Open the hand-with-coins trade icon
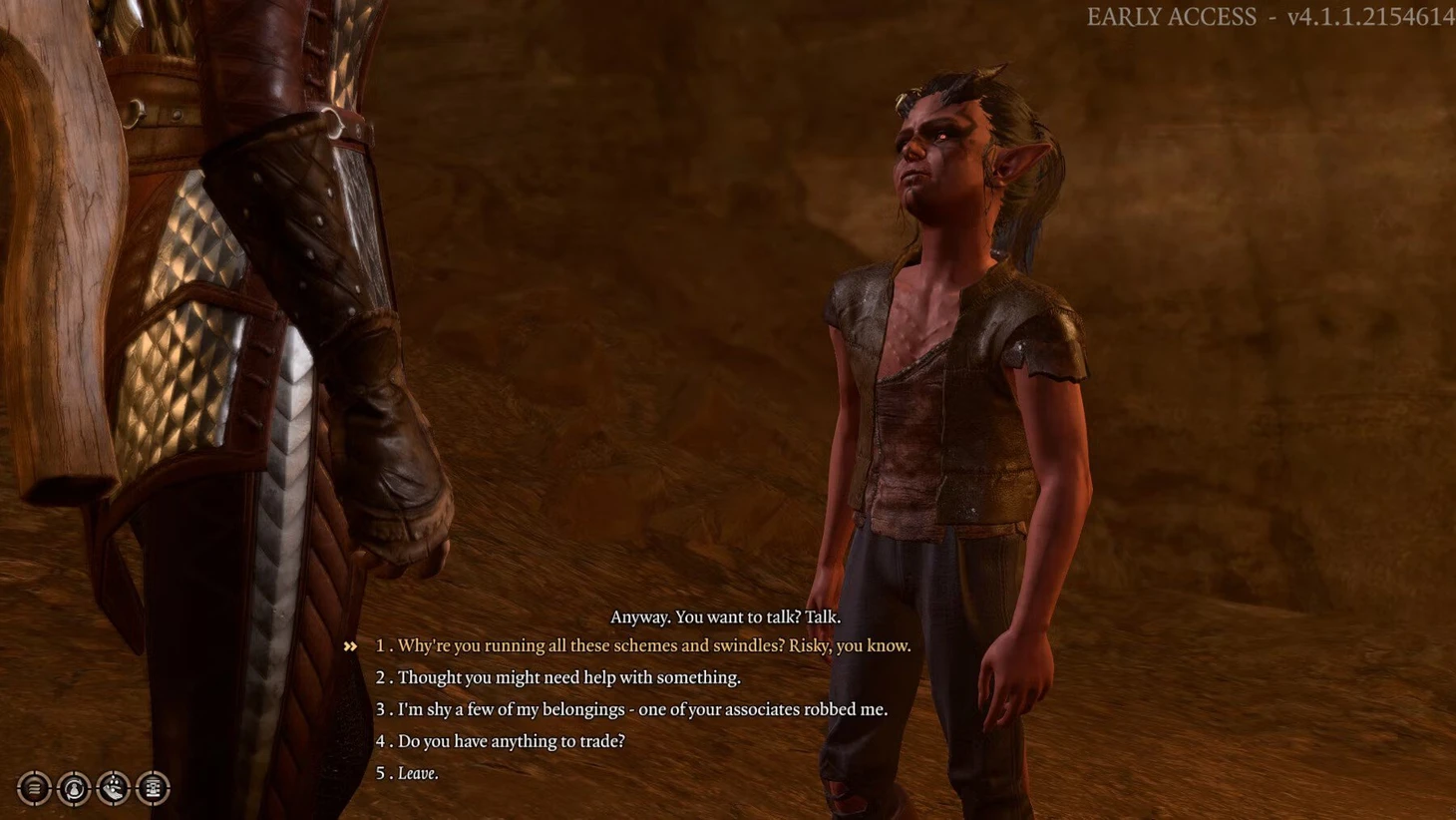 (114, 788)
